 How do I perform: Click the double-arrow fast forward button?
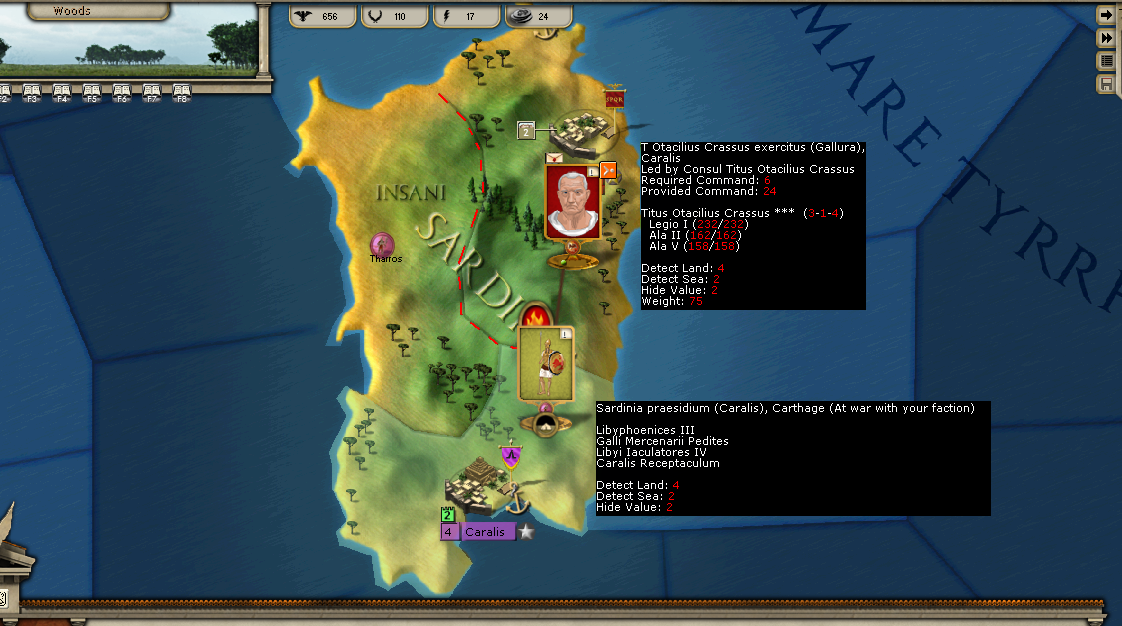[1106, 38]
